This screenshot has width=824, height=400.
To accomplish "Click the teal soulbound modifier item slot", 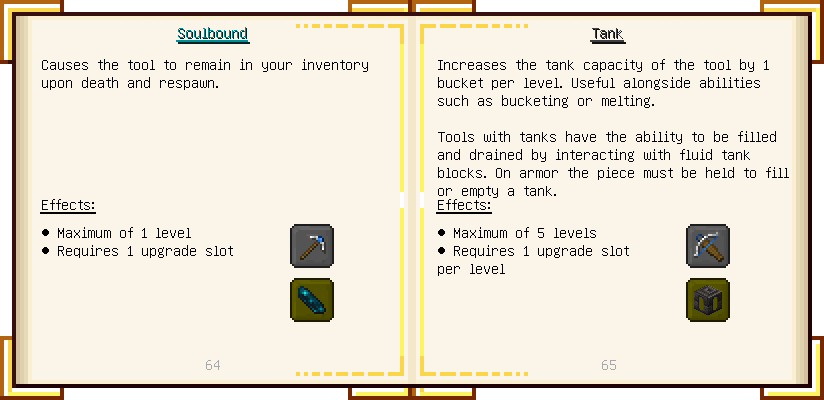I will point(311,300).
